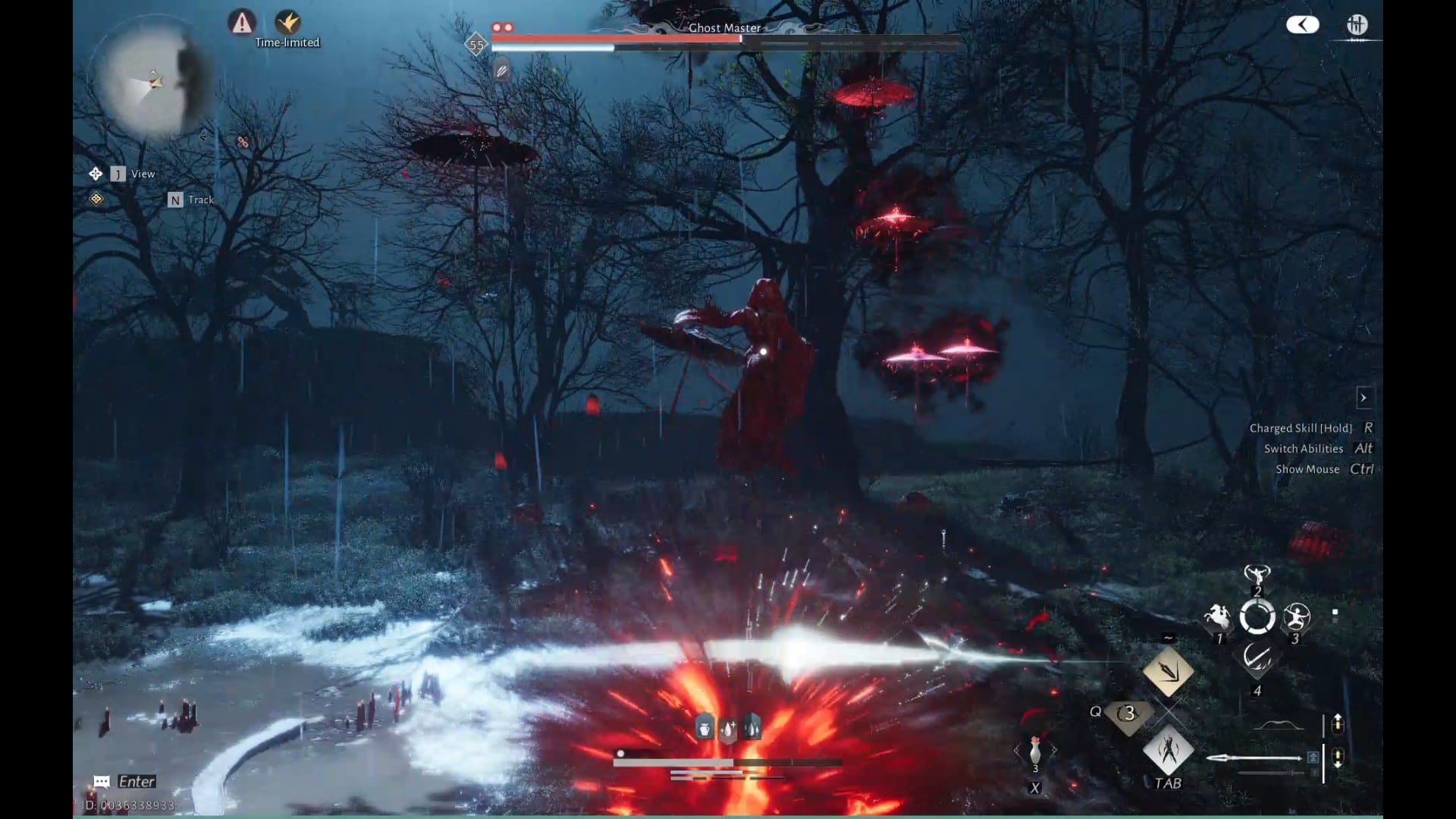Screen dimensions: 1456x819
Task: Open the round main menu emblem
Action: 1357,25
